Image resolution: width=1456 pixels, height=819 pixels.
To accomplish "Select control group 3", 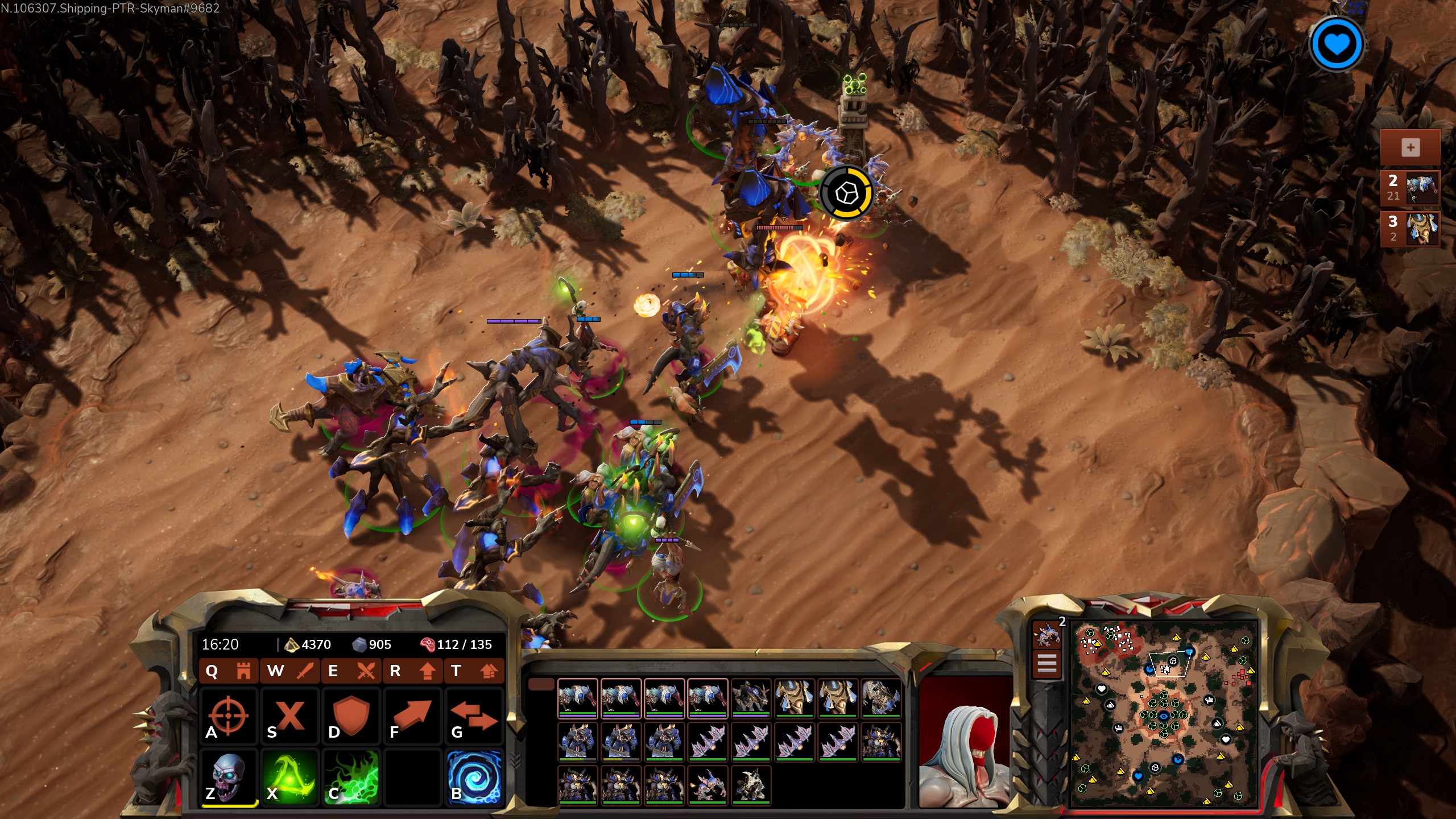I will coord(1410,229).
